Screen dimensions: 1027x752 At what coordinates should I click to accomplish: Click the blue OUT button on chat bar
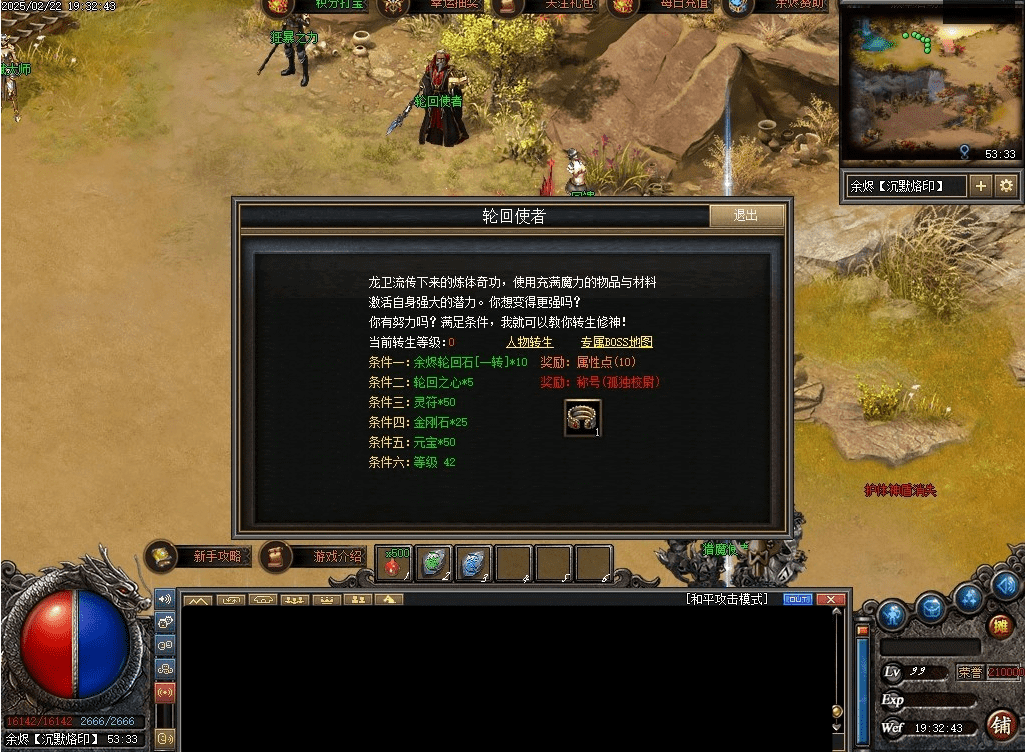(796, 599)
